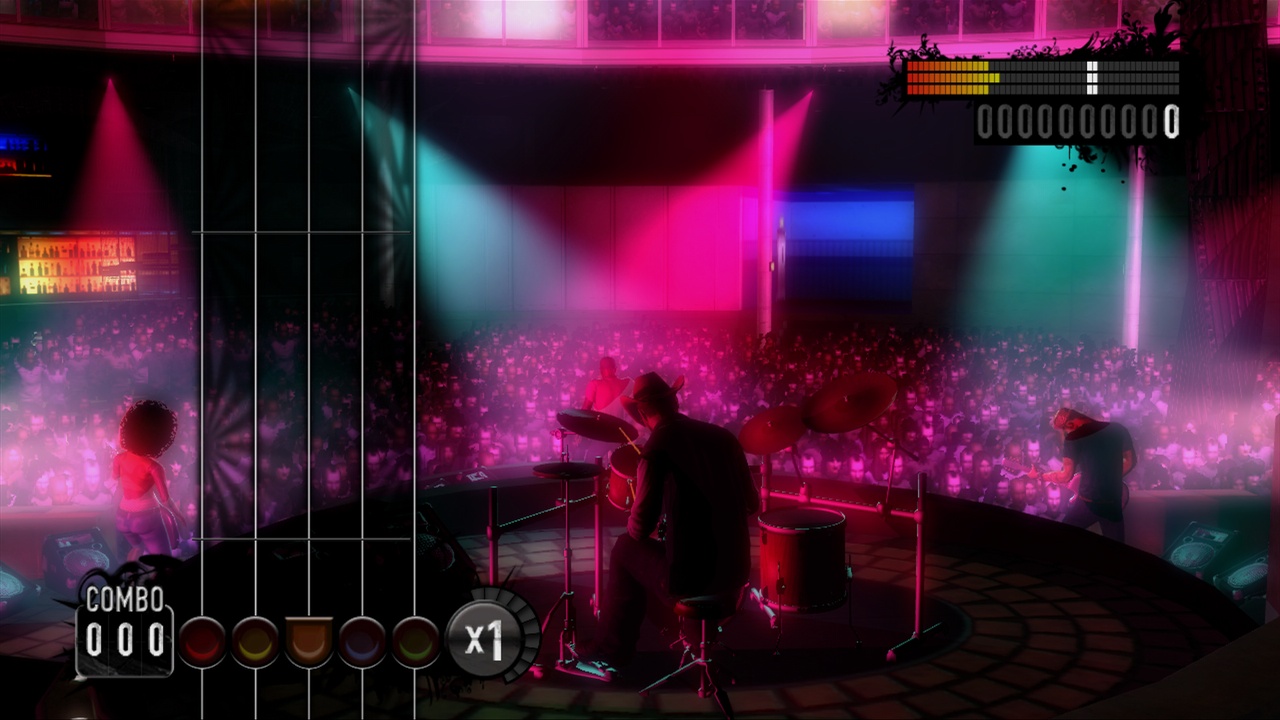
Task: Click the green fret button
Action: click(415, 641)
